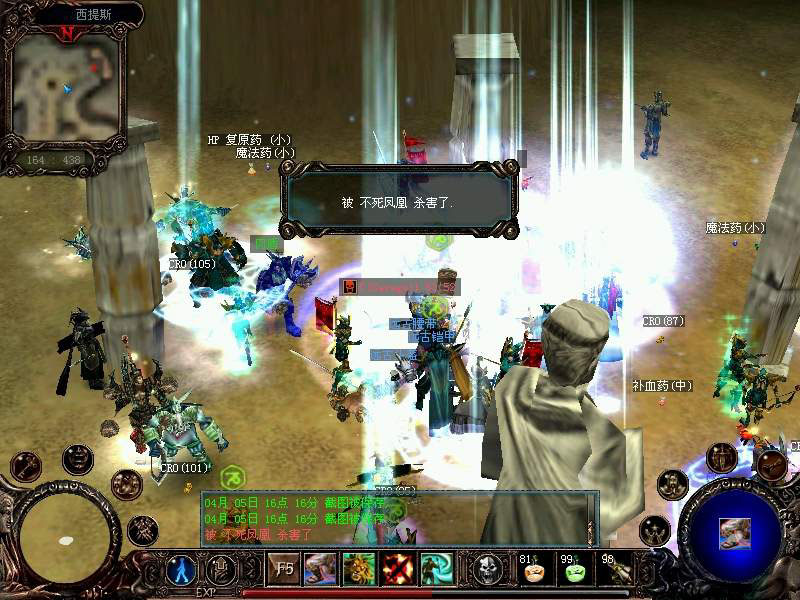Activate the red burst skill
Image resolution: width=800 pixels, height=600 pixels.
[x=398, y=569]
